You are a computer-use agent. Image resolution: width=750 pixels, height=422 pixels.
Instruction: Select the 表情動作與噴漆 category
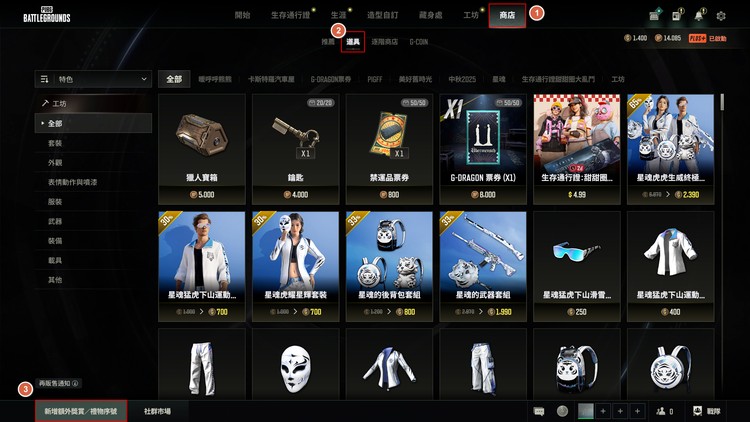[71, 182]
